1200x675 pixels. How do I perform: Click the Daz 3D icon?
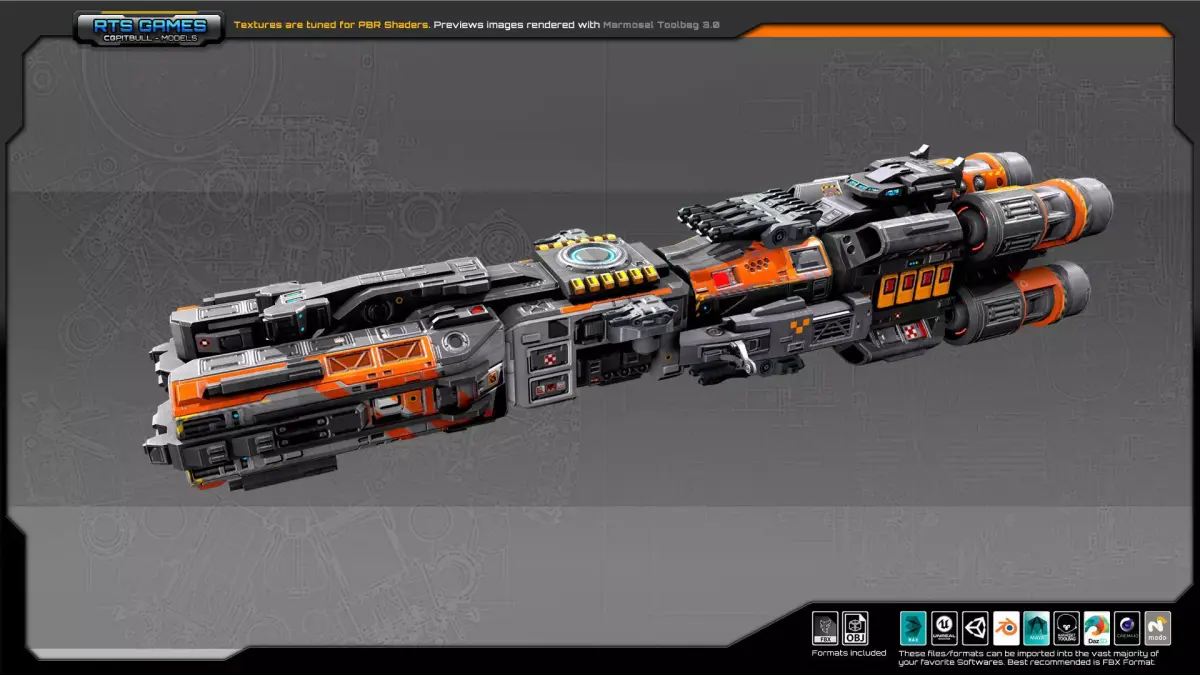point(1097,628)
